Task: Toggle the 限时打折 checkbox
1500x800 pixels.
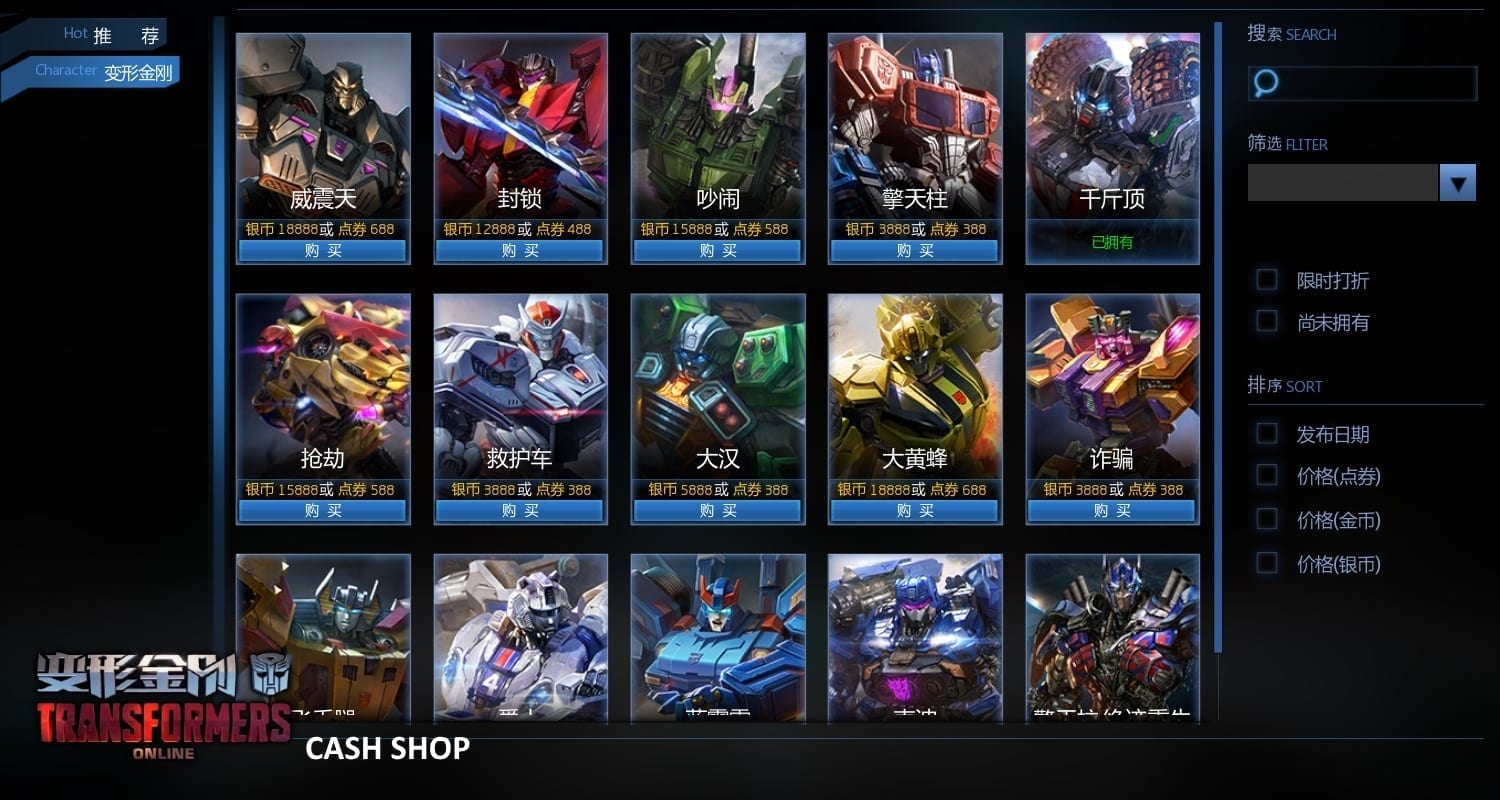Action: tap(1267, 279)
